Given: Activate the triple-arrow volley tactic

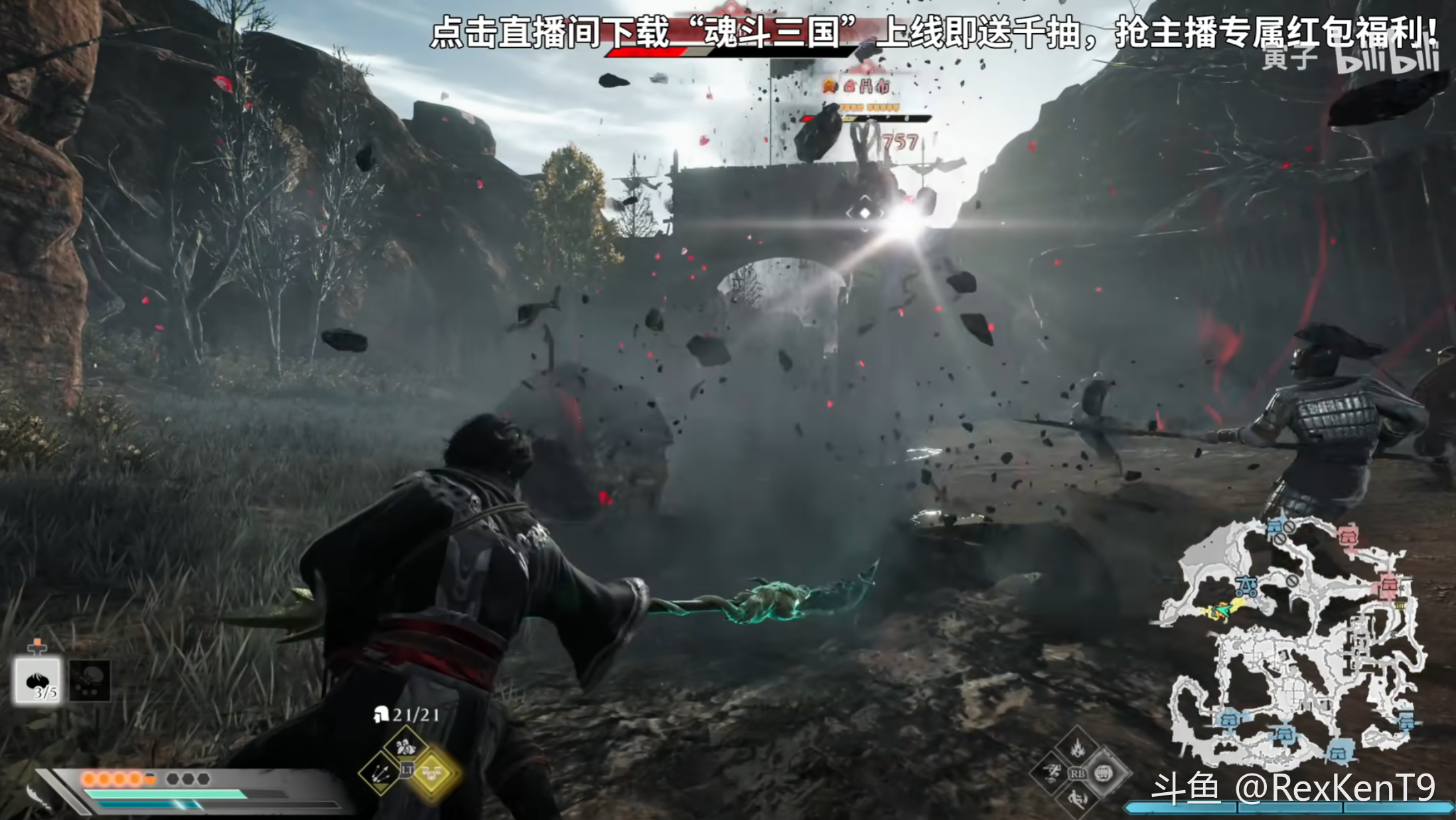Looking at the screenshot, I should (x=382, y=772).
